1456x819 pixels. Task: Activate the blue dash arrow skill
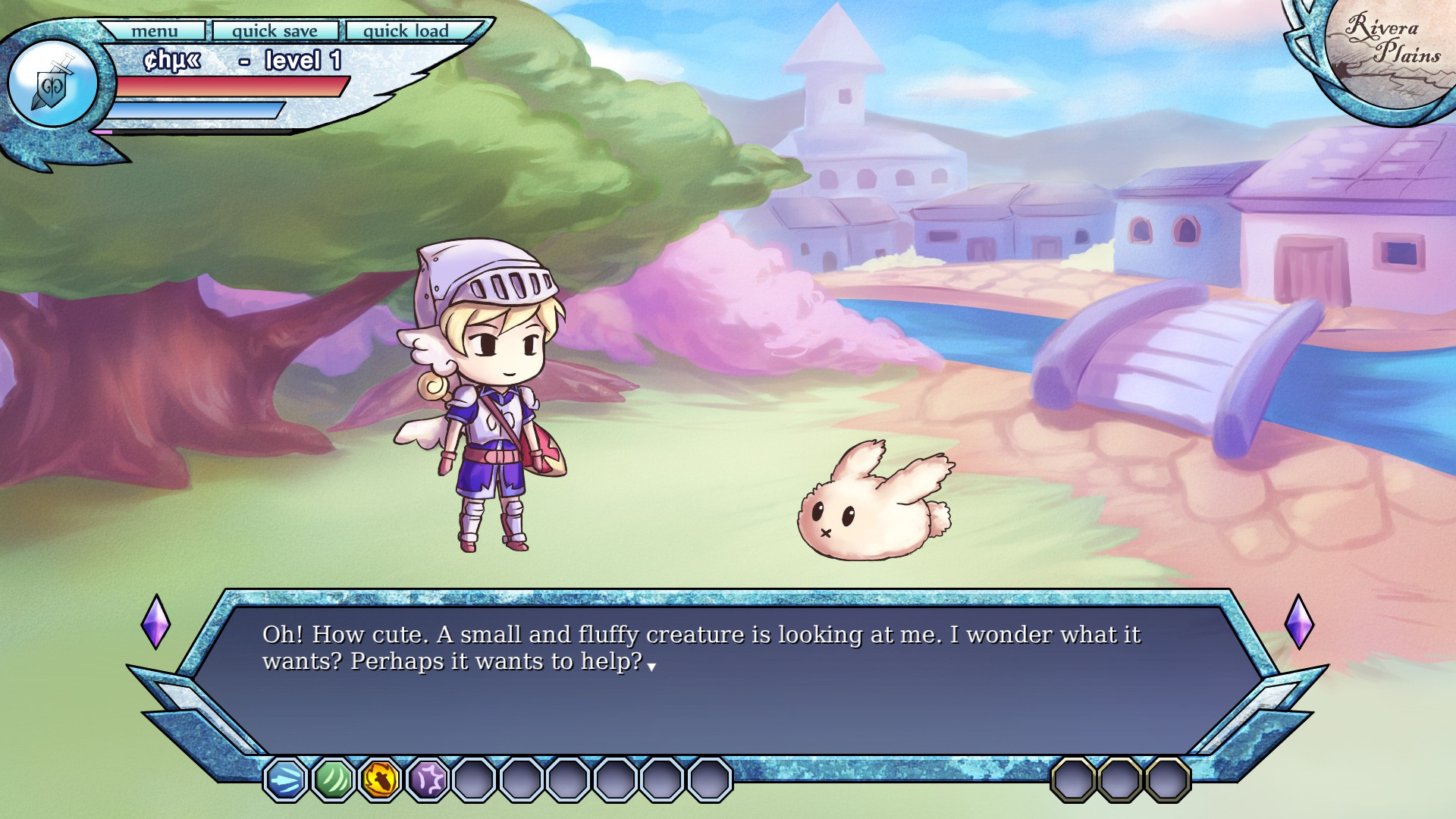pos(286,779)
